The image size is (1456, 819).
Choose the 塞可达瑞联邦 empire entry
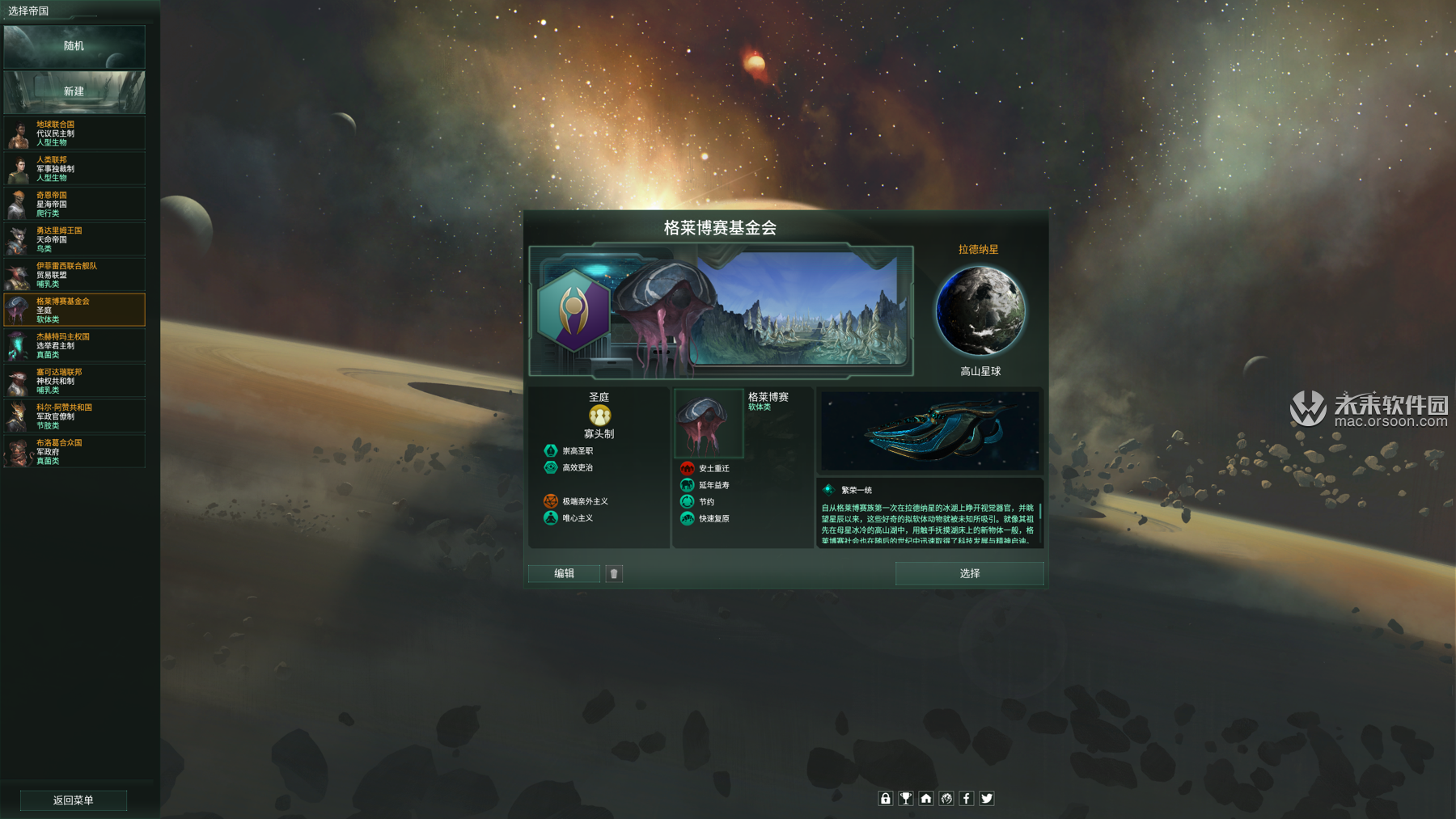tap(74, 381)
